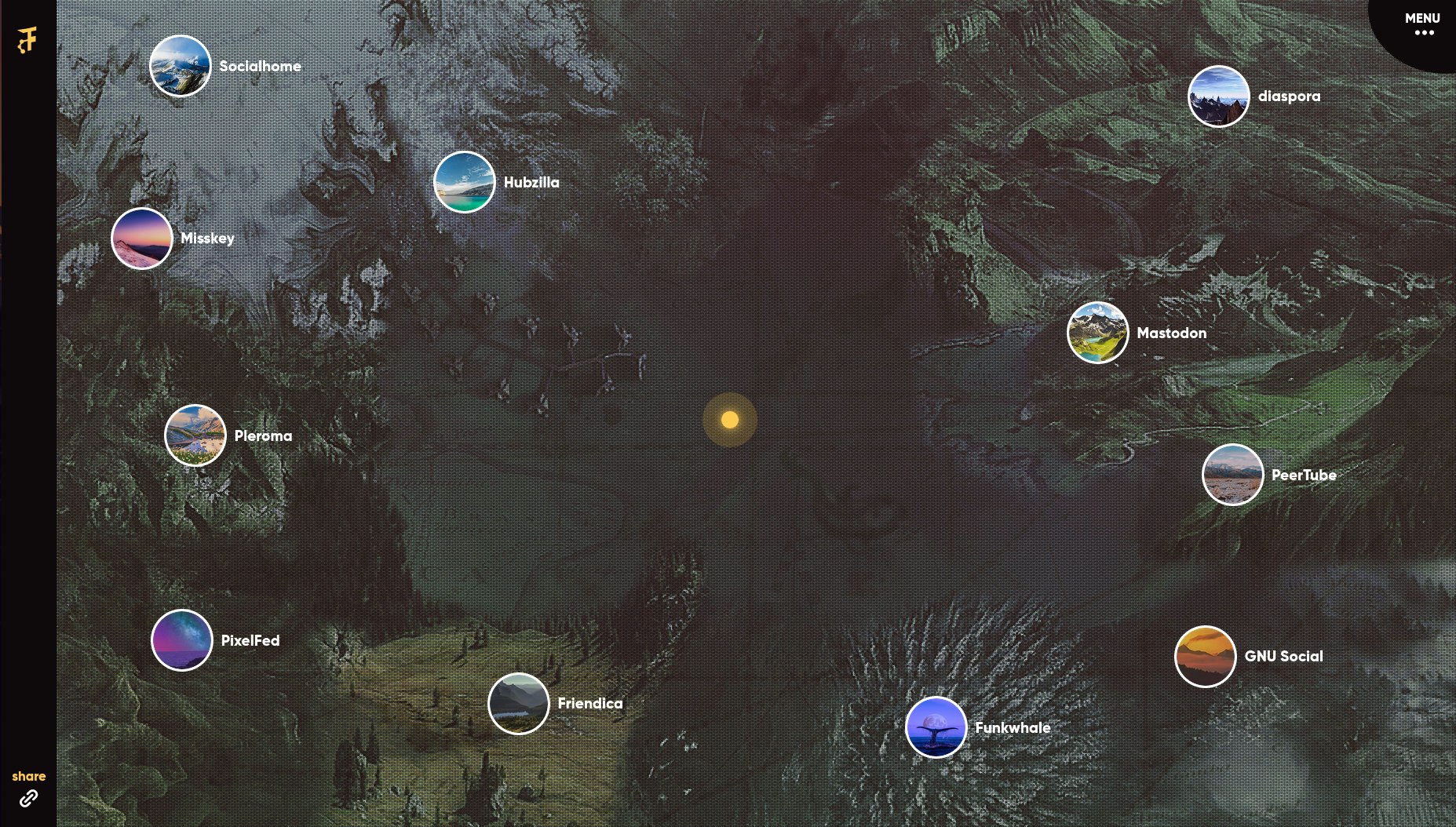Choose the Pleroma bubble
Image resolution: width=1456 pixels, height=827 pixels.
195,435
